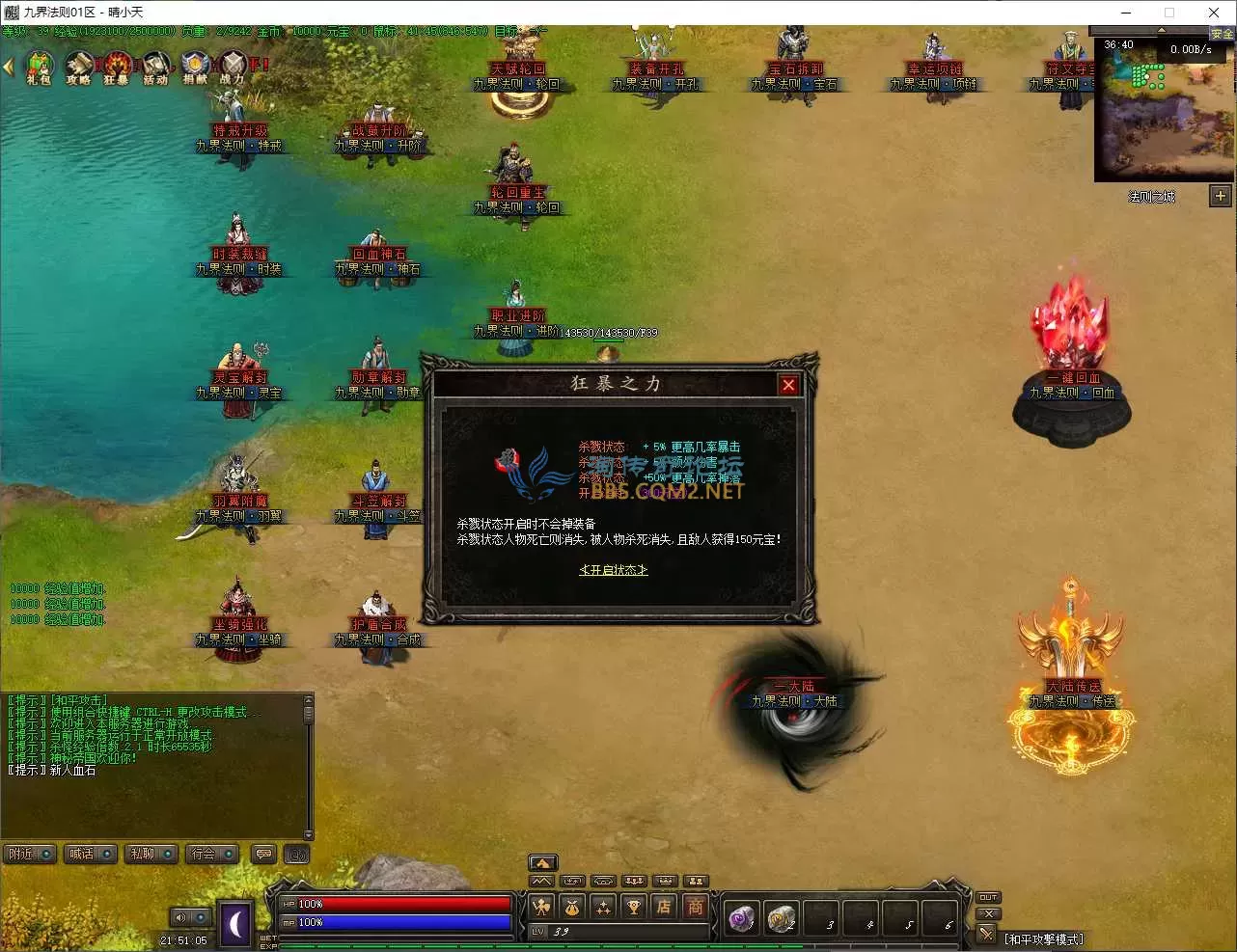Toggle the 私聊 private chat channel
Viewport: 1237px width, 952px height.
[150, 854]
